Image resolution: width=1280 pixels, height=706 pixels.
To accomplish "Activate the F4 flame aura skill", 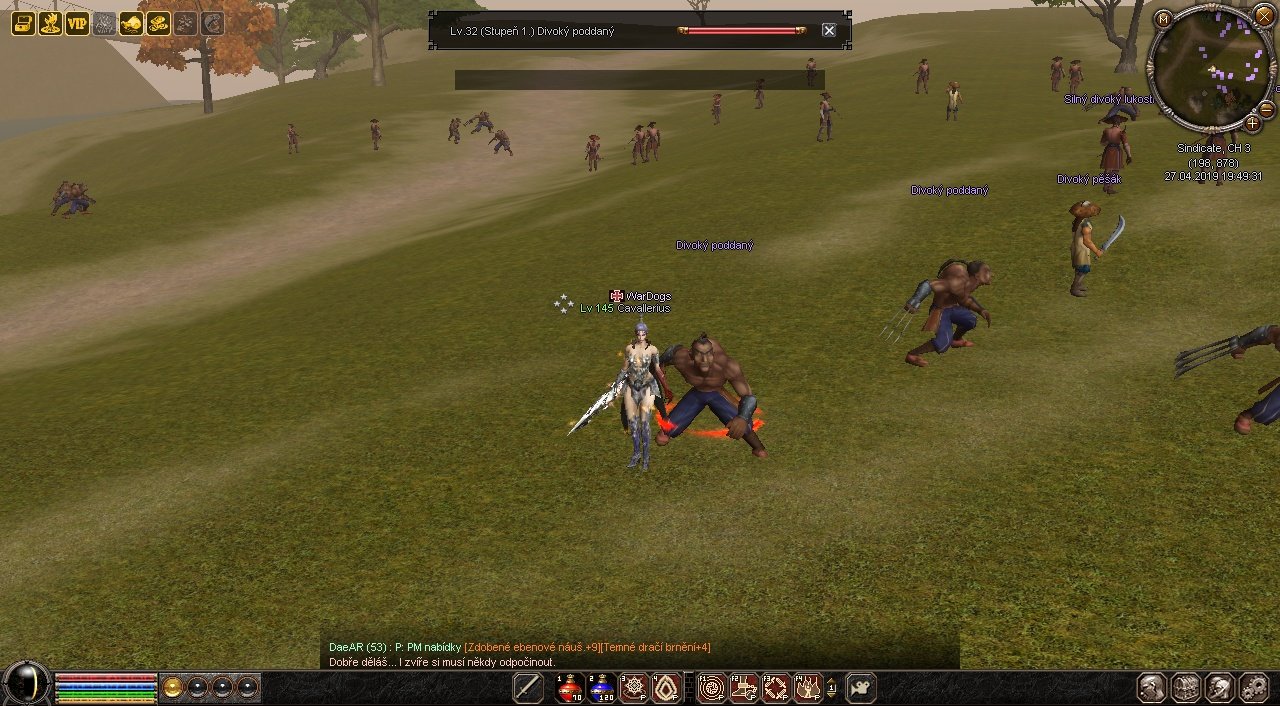I will 806,688.
